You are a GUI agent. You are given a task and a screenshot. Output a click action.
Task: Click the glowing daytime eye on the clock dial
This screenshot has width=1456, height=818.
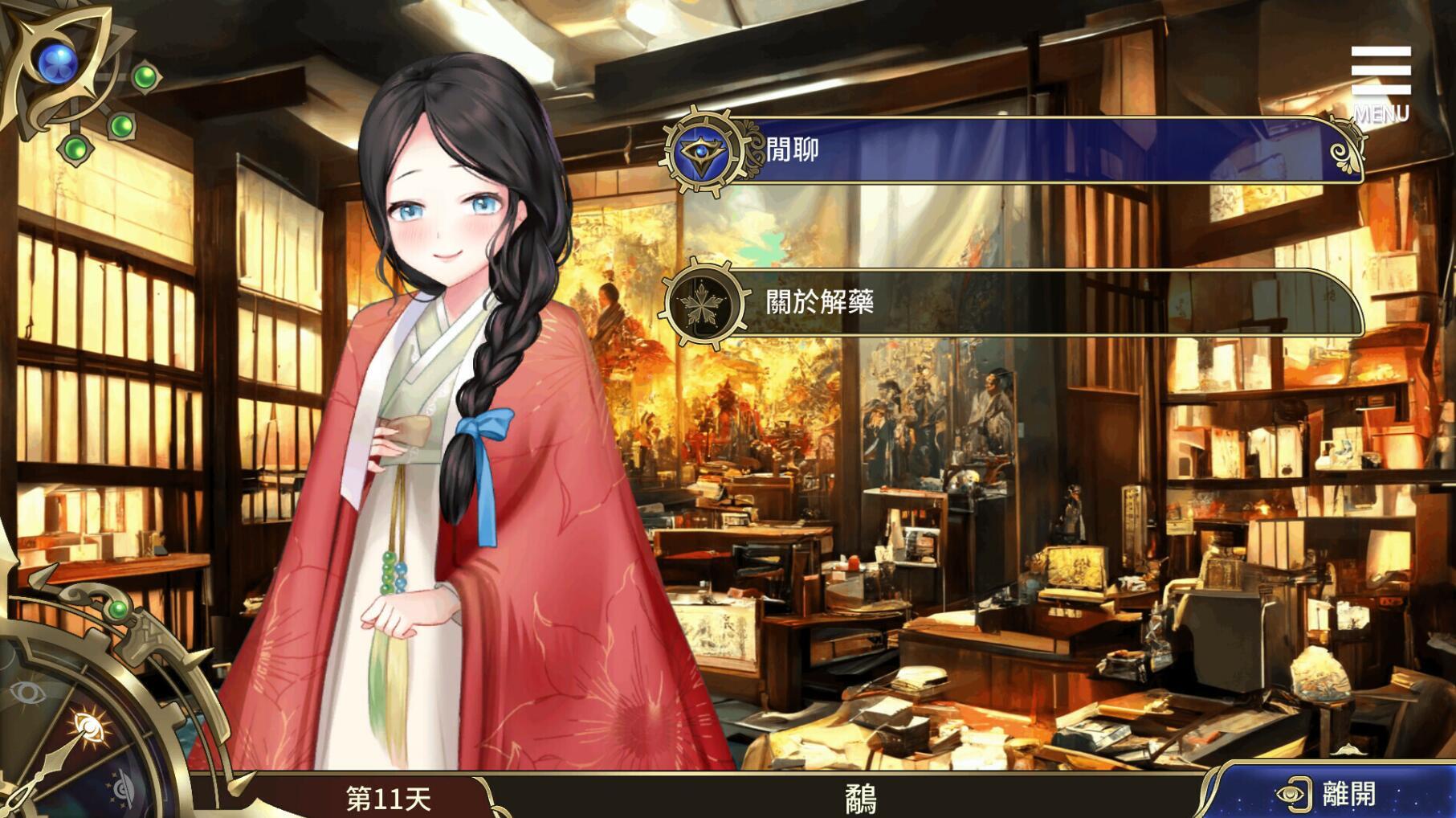point(89,726)
